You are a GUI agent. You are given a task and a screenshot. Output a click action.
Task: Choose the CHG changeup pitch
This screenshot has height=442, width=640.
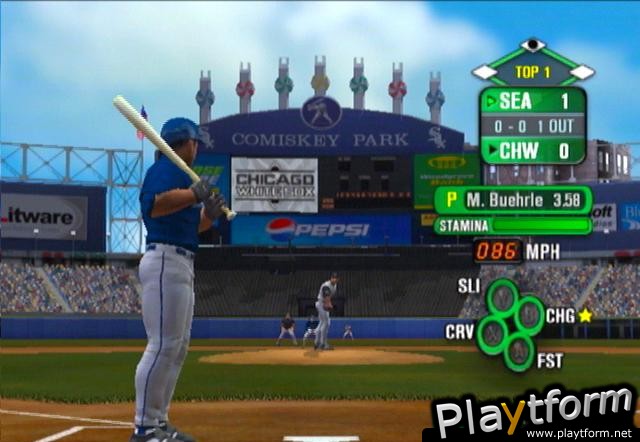point(528,318)
